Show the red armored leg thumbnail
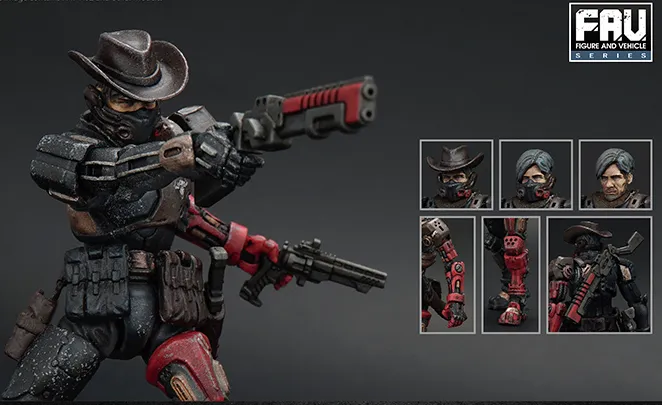The width and height of the screenshot is (662, 405). (510, 274)
